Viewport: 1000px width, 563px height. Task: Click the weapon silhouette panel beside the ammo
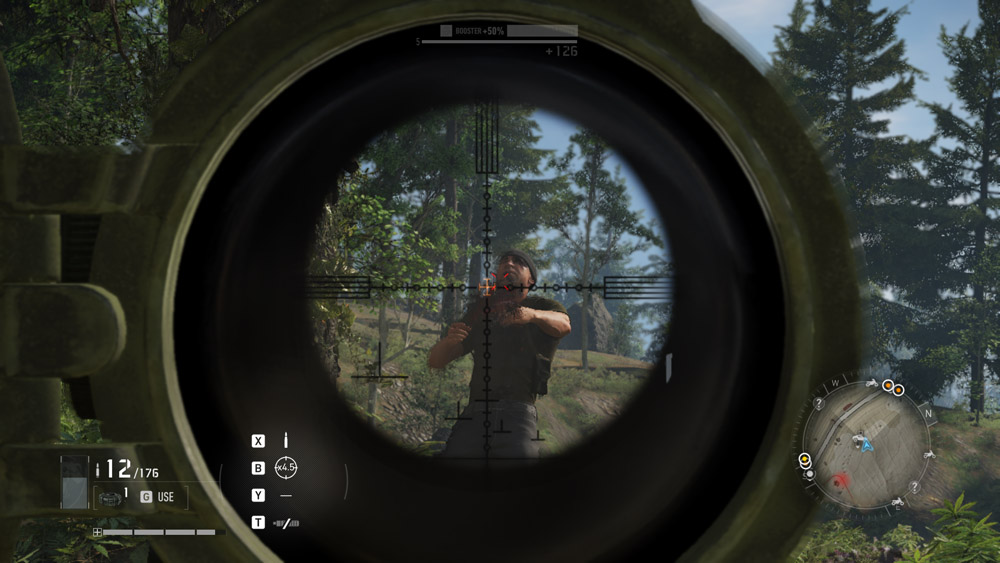coord(74,482)
